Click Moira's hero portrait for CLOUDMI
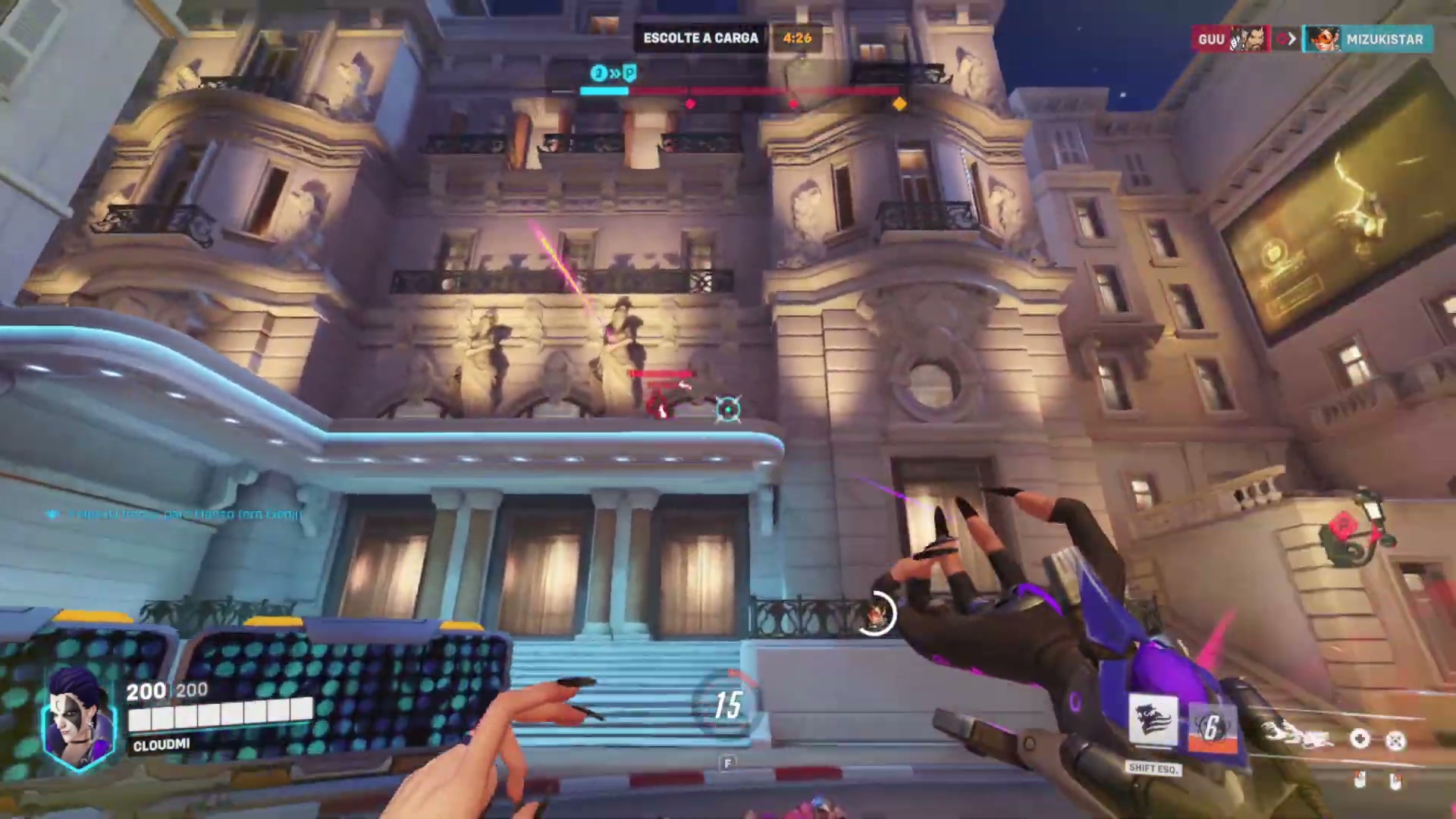This screenshot has width=1456, height=819. point(78,717)
